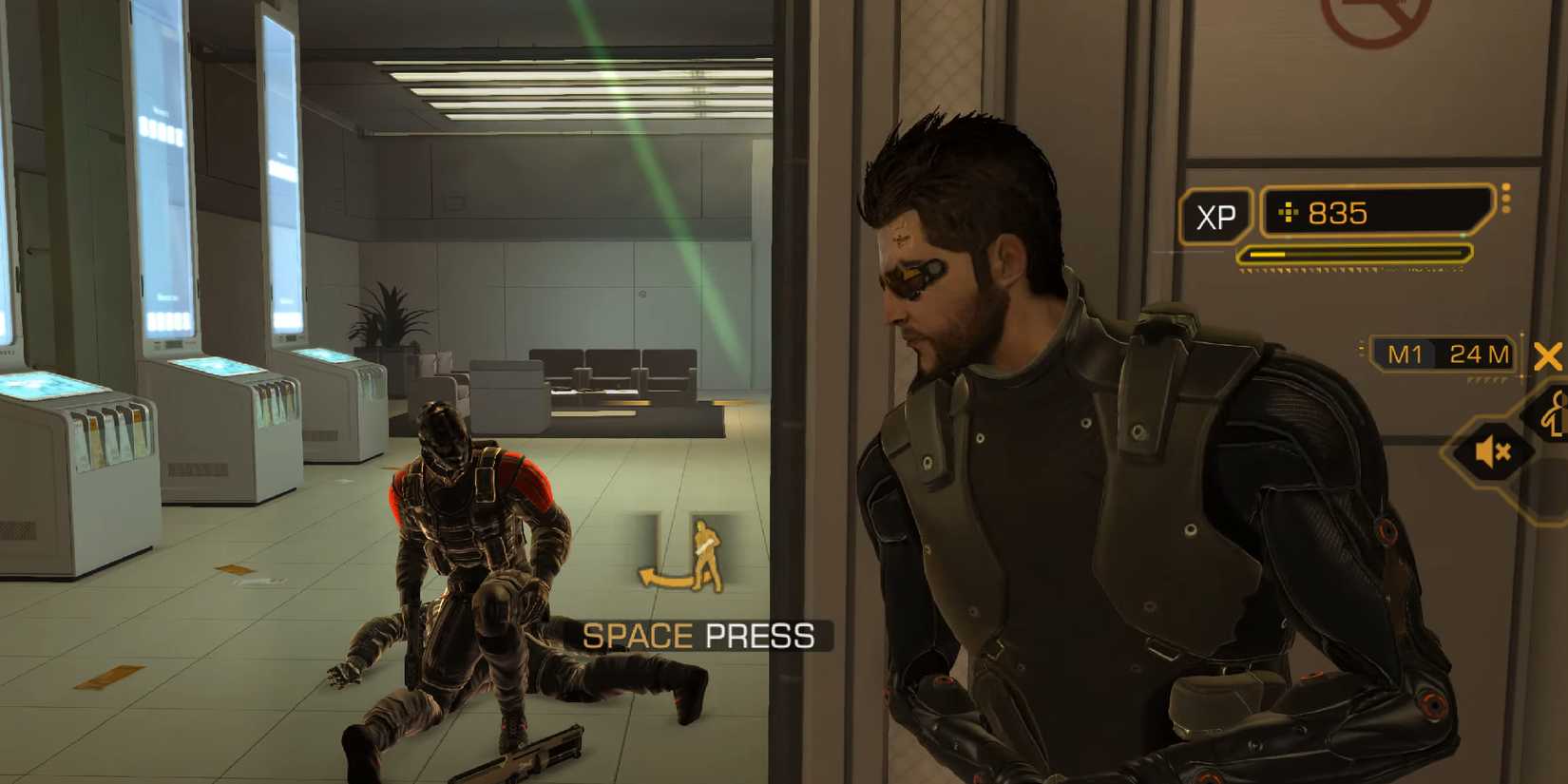Screen dimensions: 1568x784
Task: Click the 835 XP value field
Action: (1340, 212)
